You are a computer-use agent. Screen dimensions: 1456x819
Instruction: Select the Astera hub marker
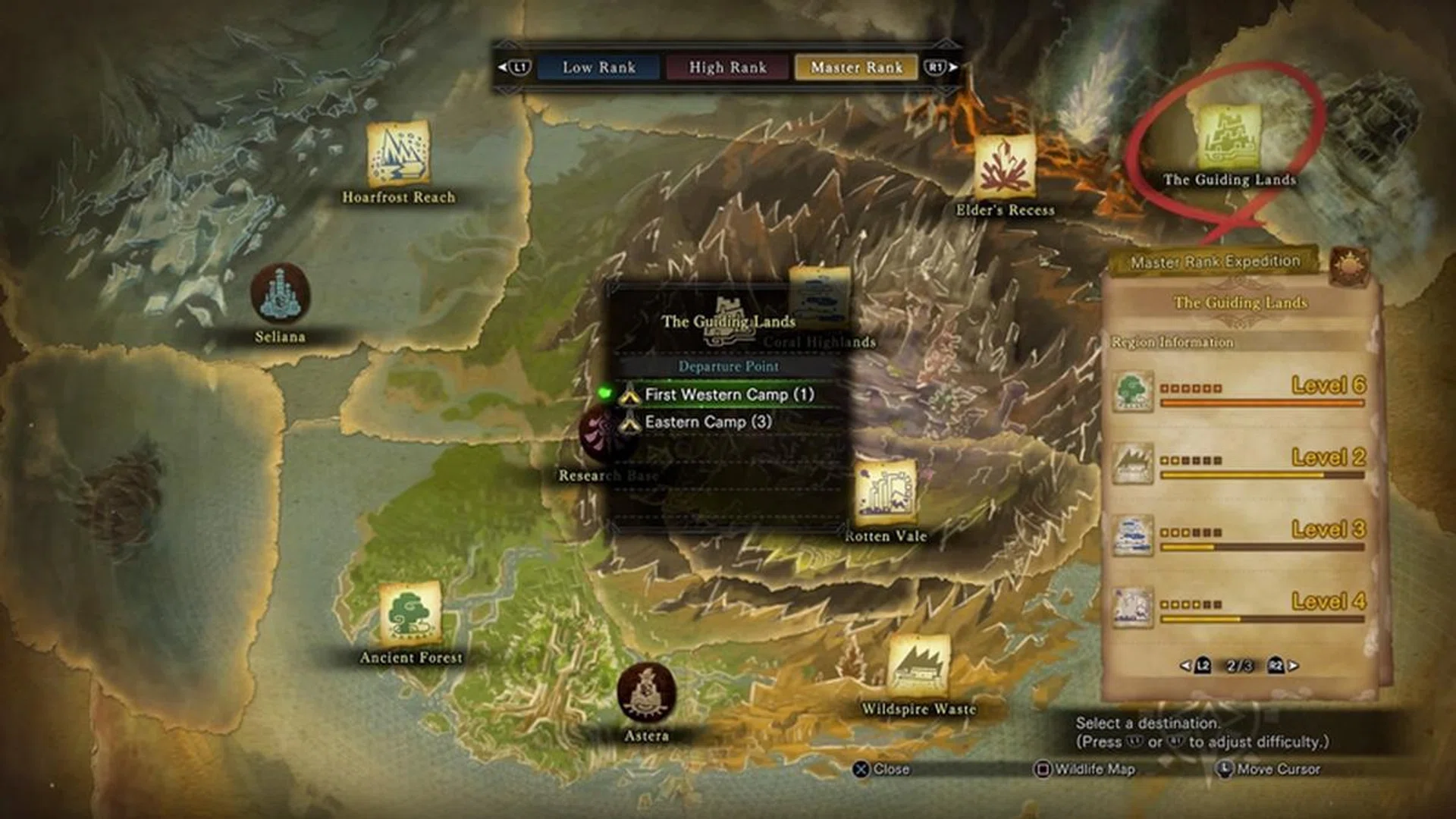click(646, 693)
